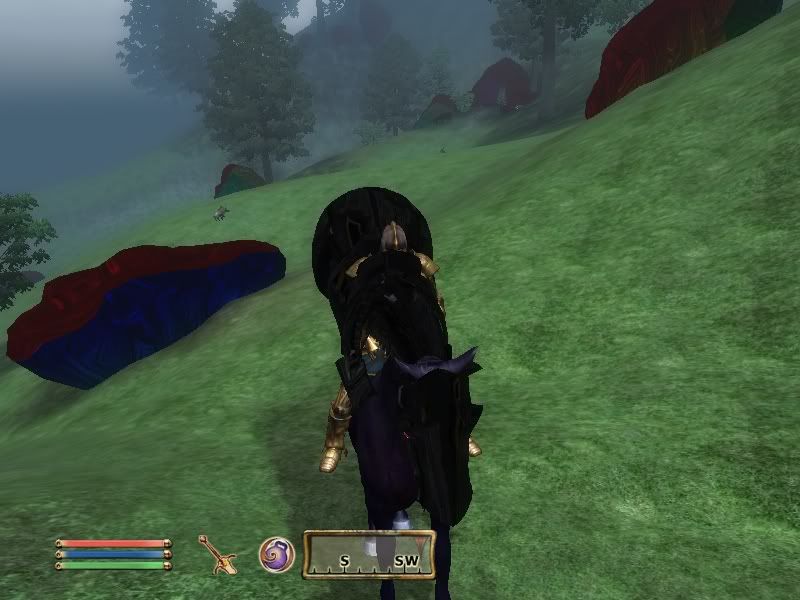Click the compass direction bar
This screenshot has width=800, height=600.
pos(369,555)
